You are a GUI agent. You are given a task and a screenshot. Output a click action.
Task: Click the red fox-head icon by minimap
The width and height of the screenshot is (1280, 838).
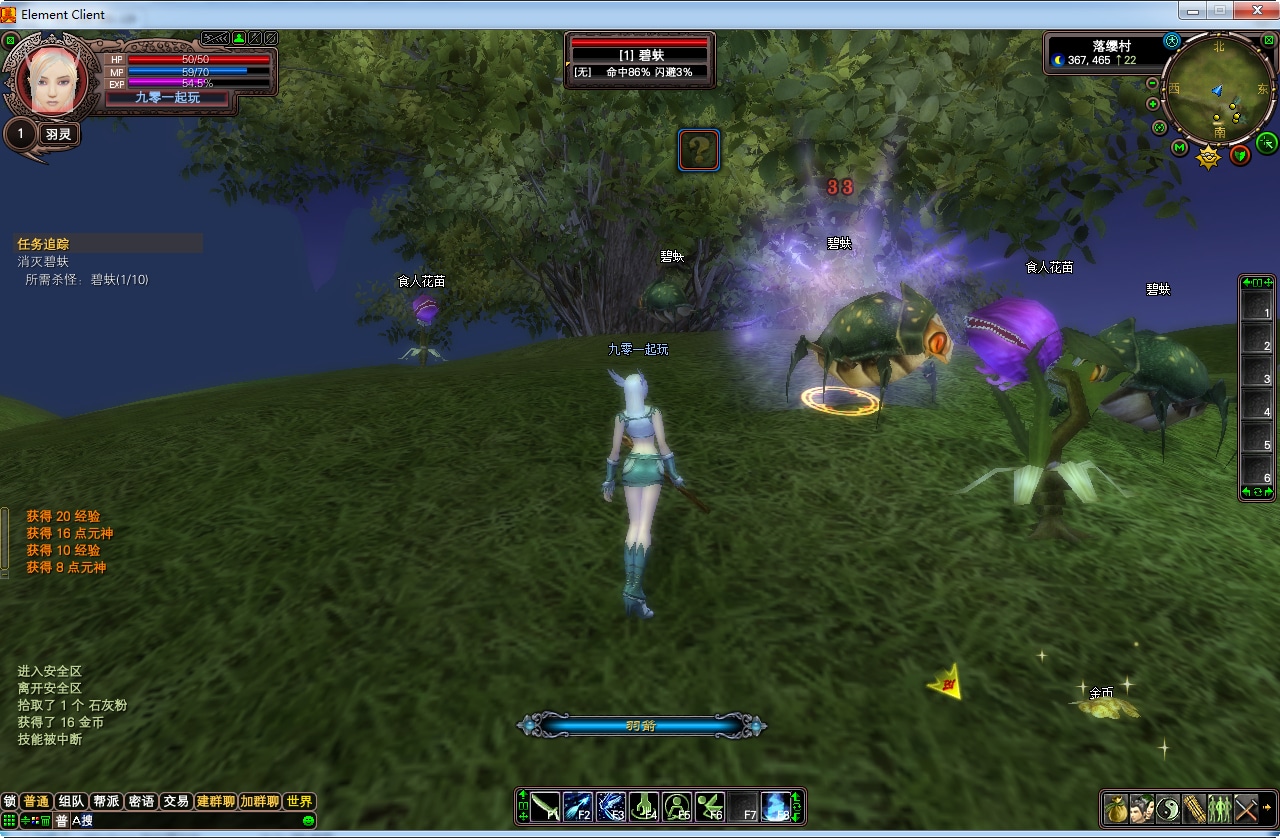click(1240, 155)
